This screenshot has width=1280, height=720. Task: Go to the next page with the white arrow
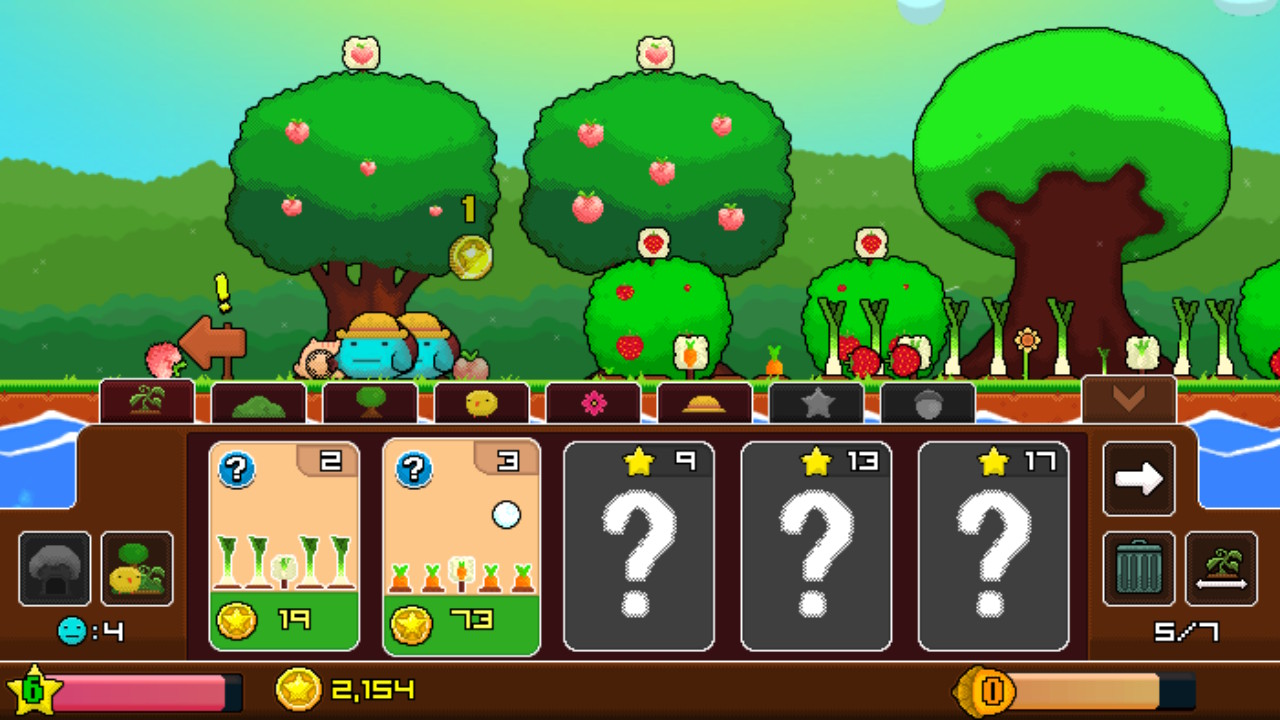click(1139, 479)
